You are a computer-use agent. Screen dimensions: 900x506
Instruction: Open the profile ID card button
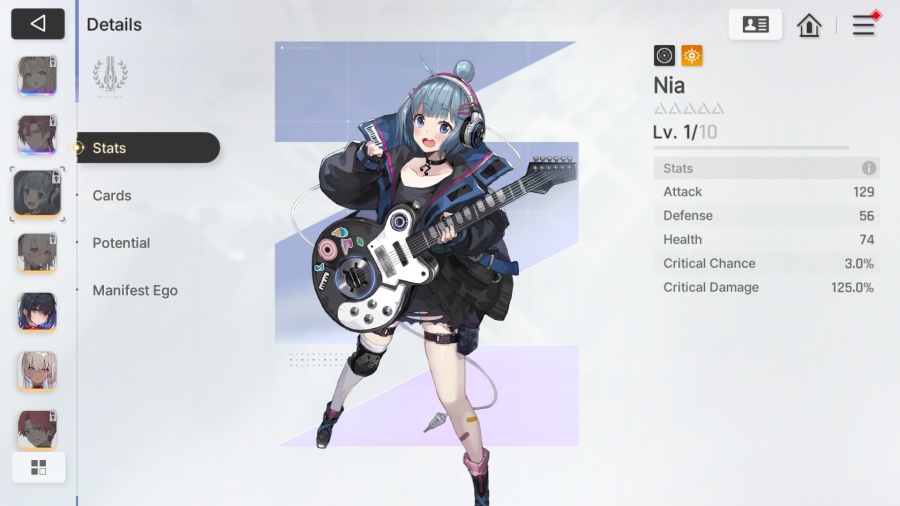pyautogui.click(x=755, y=25)
